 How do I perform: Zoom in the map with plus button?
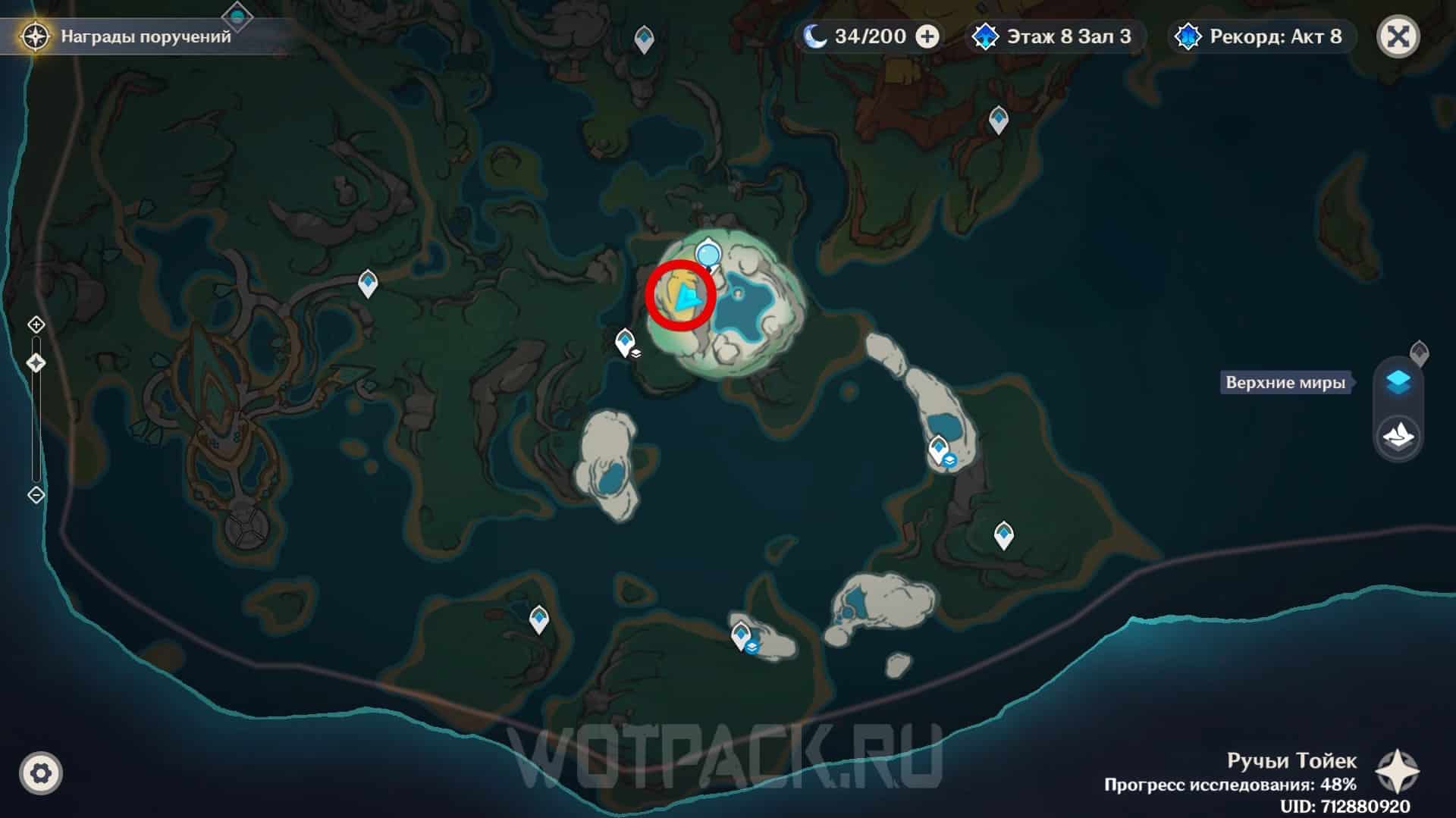pos(36,325)
